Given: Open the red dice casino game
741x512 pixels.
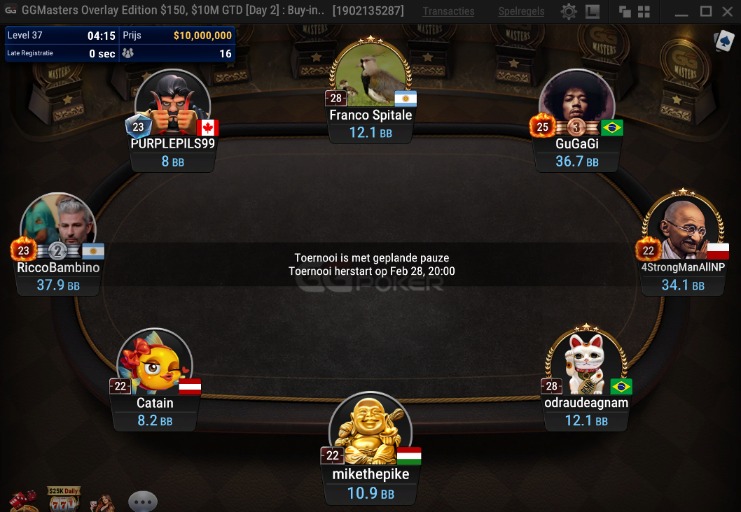Looking at the screenshot, I should [22, 501].
